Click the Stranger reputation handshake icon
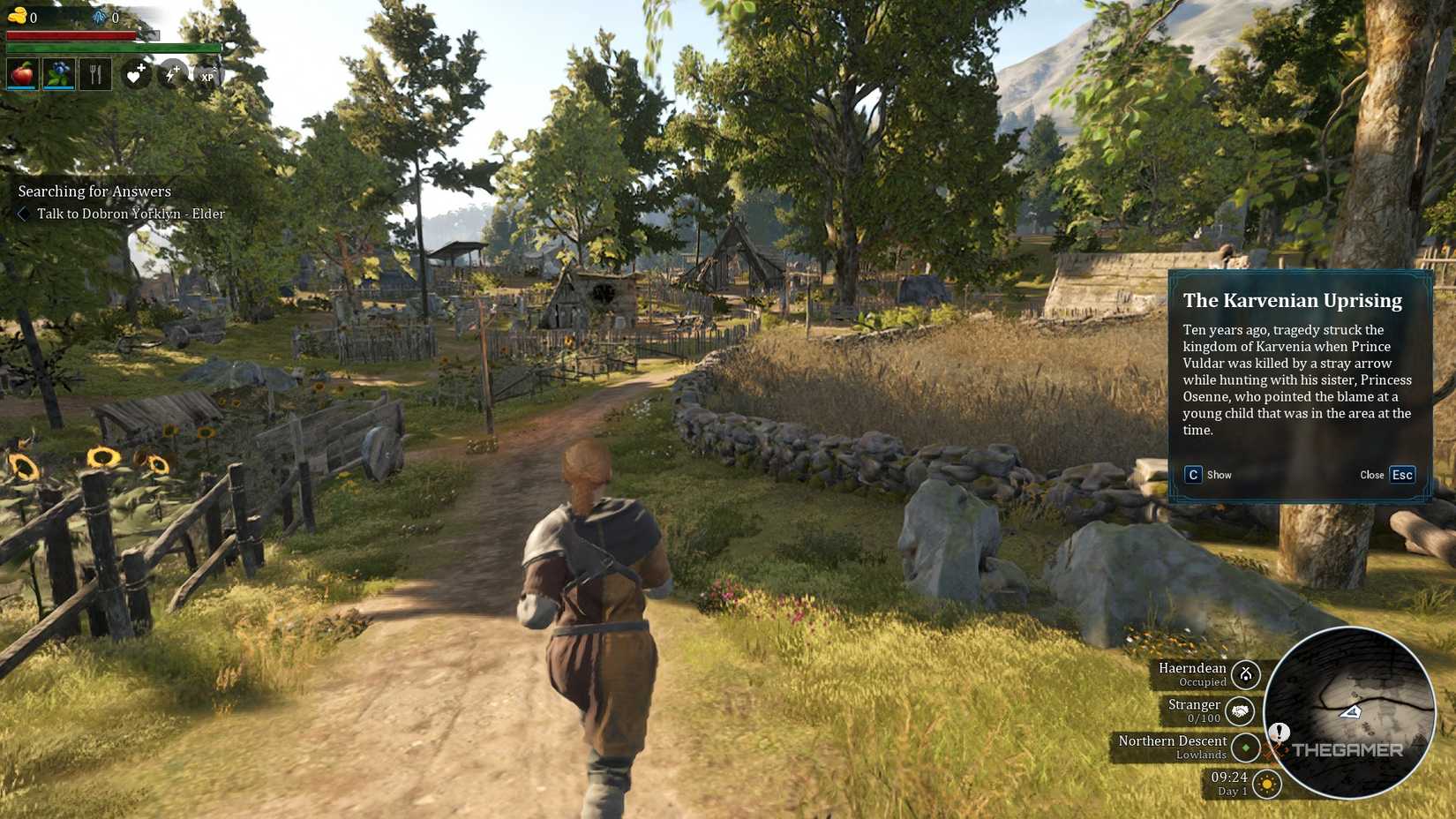Screen dimensions: 1456x819 point(1240,711)
